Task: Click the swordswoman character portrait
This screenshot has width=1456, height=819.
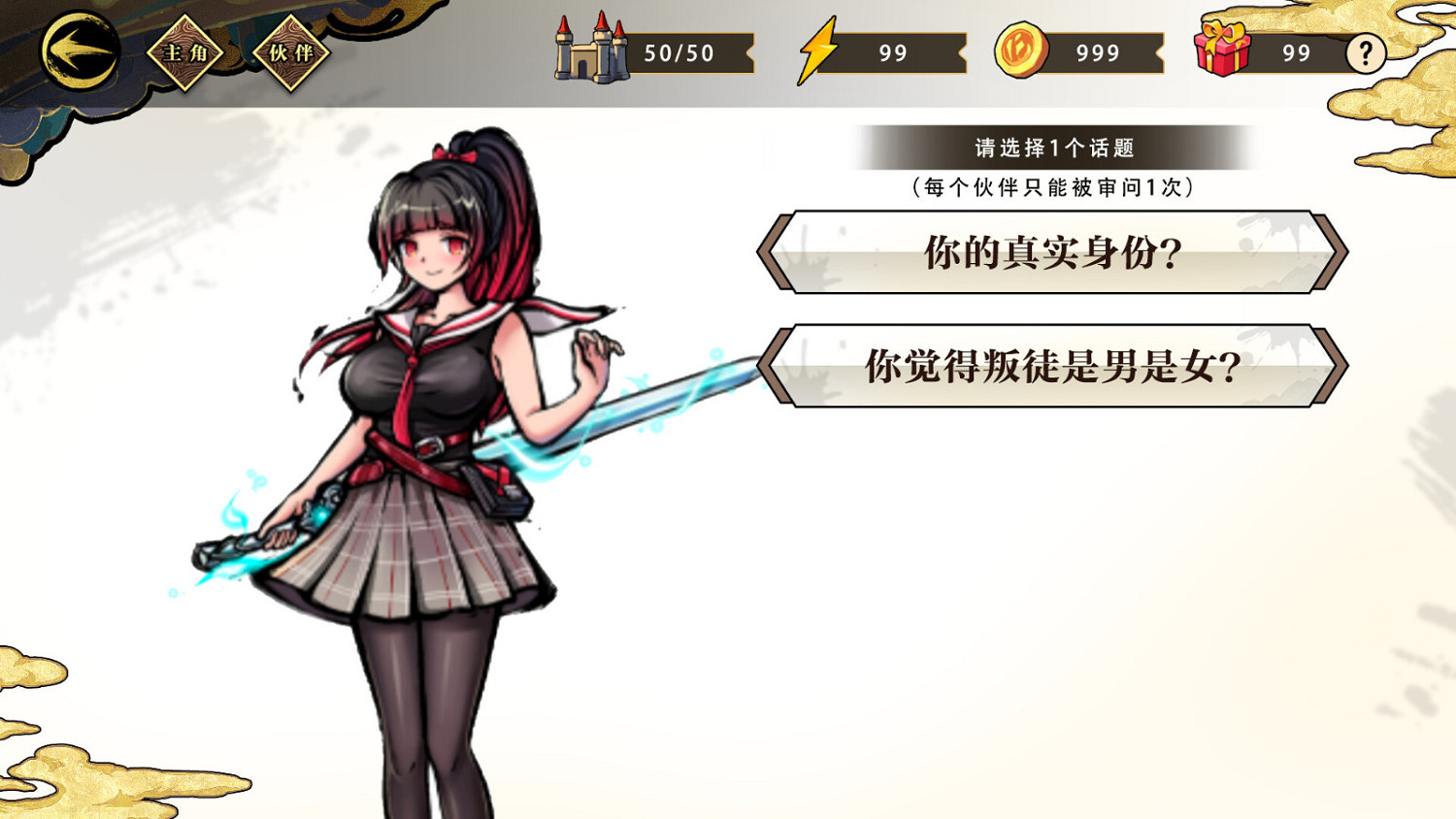Action: click(437, 437)
